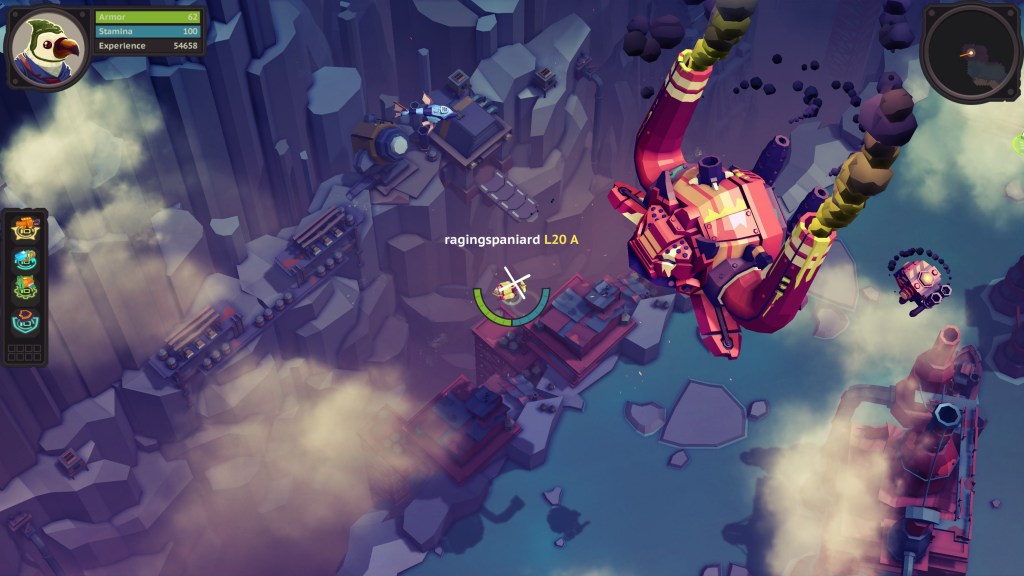Viewport: 1024px width, 576px height.
Task: Choose the blue cannon badge icon
Action: [x=25, y=258]
